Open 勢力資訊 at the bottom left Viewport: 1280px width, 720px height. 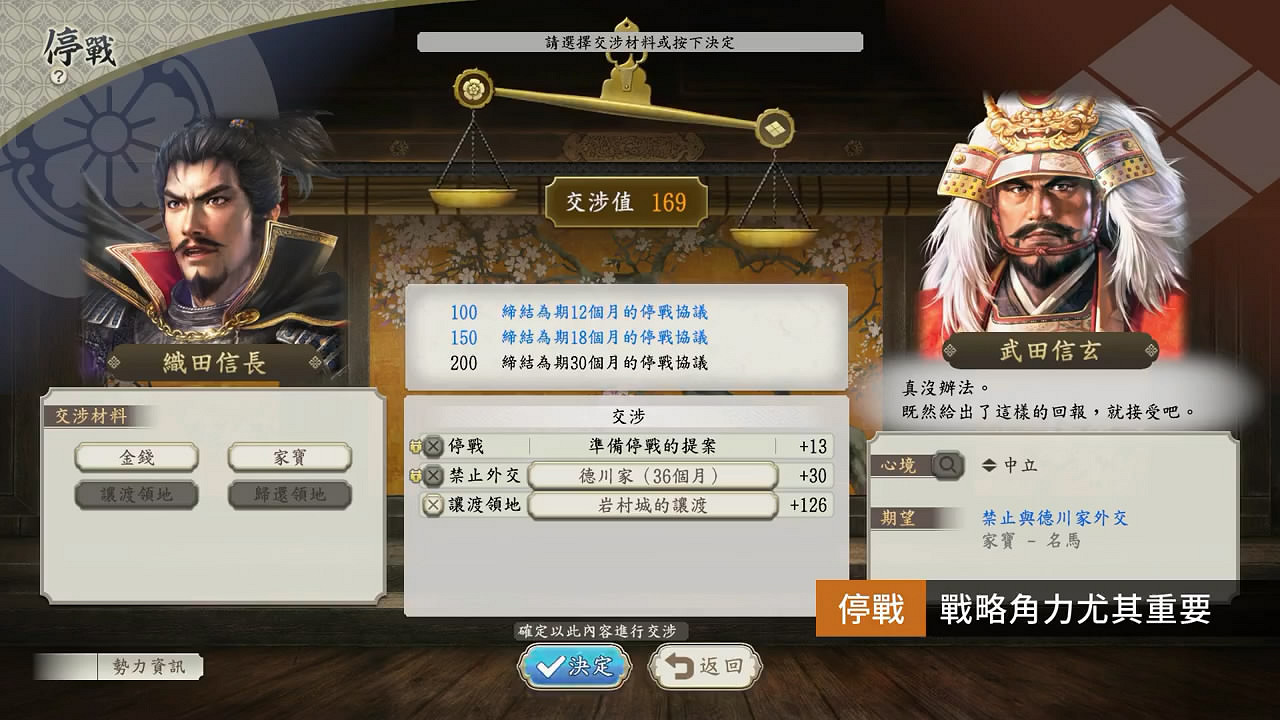[152, 665]
